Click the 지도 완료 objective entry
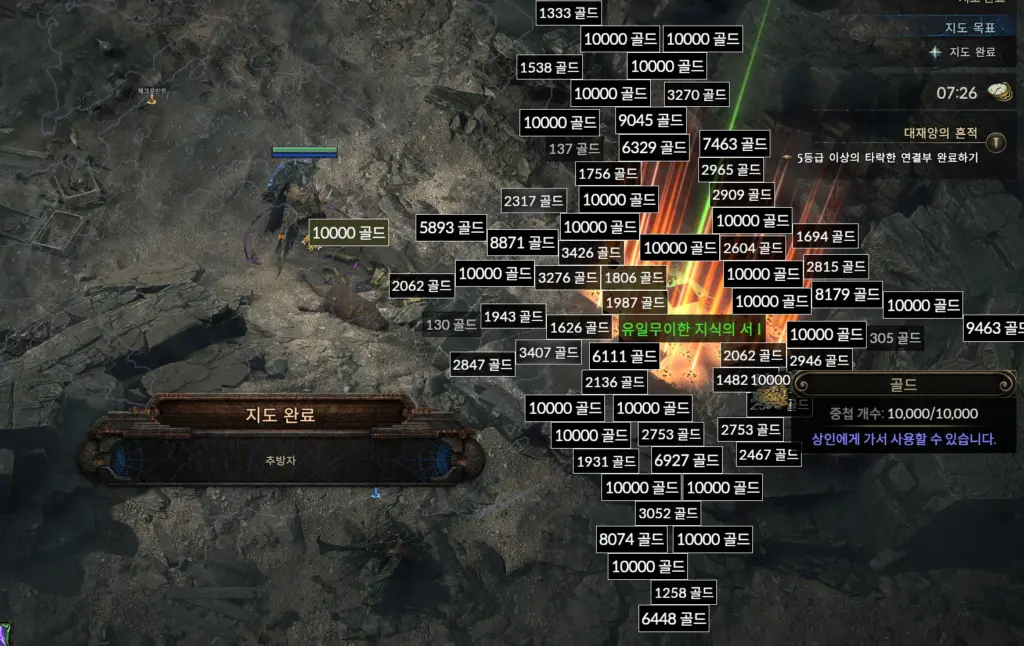This screenshot has width=1024, height=646. point(972,52)
